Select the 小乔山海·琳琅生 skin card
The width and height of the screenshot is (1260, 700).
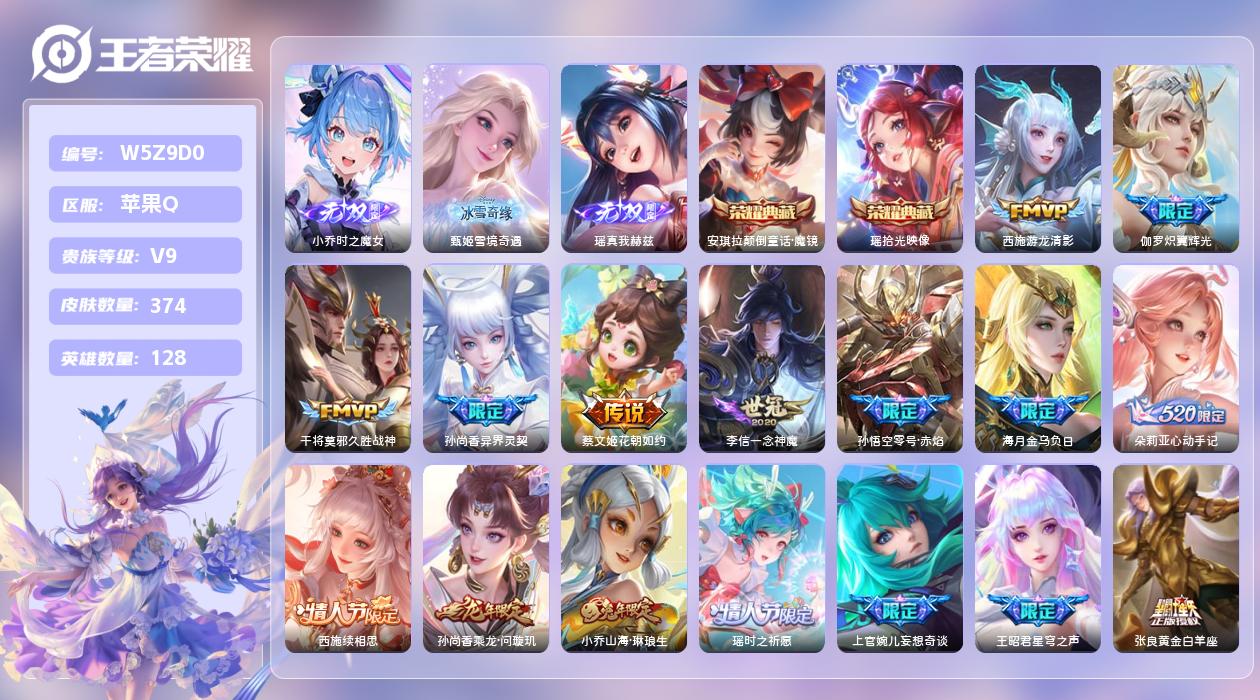pyautogui.click(x=624, y=558)
